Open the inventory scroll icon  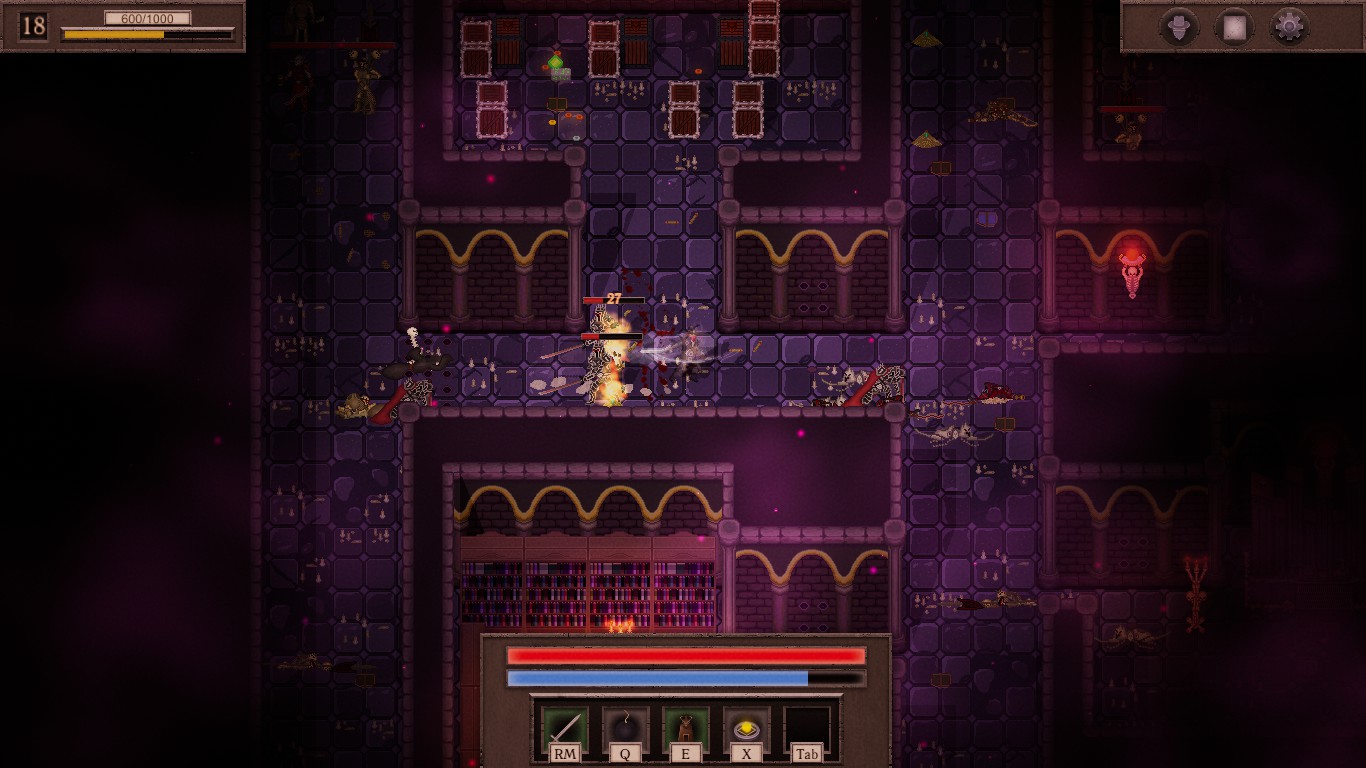pyautogui.click(x=1235, y=25)
